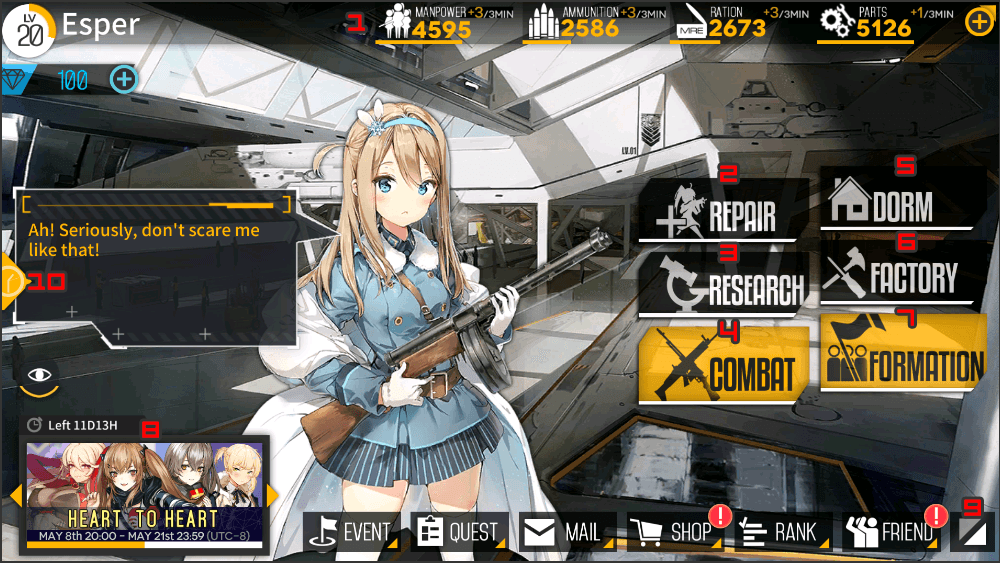1000x563 pixels.
Task: Open the Shop
Action: (x=674, y=532)
